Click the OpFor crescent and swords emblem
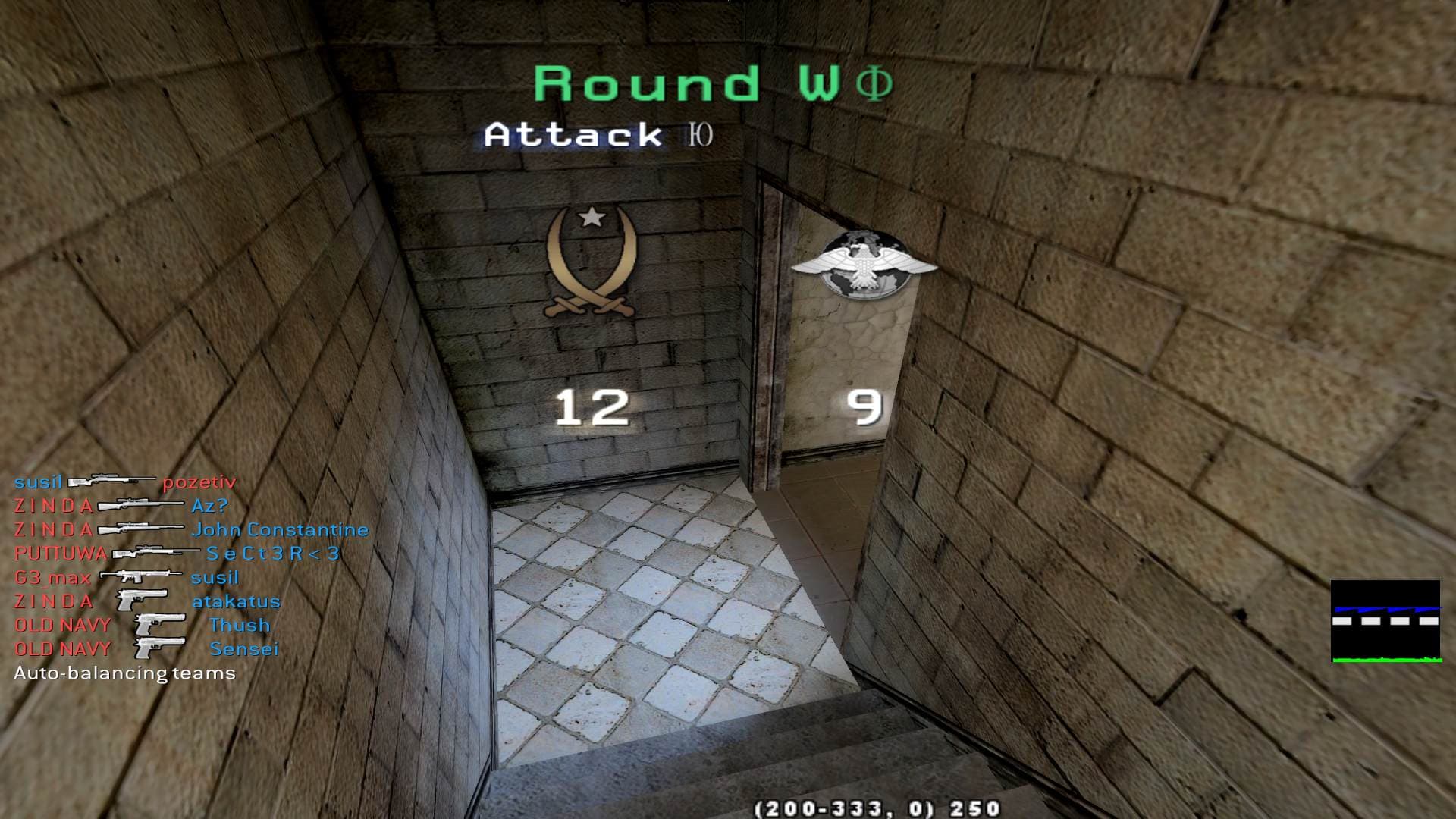The height and width of the screenshot is (819, 1456). 591,263
